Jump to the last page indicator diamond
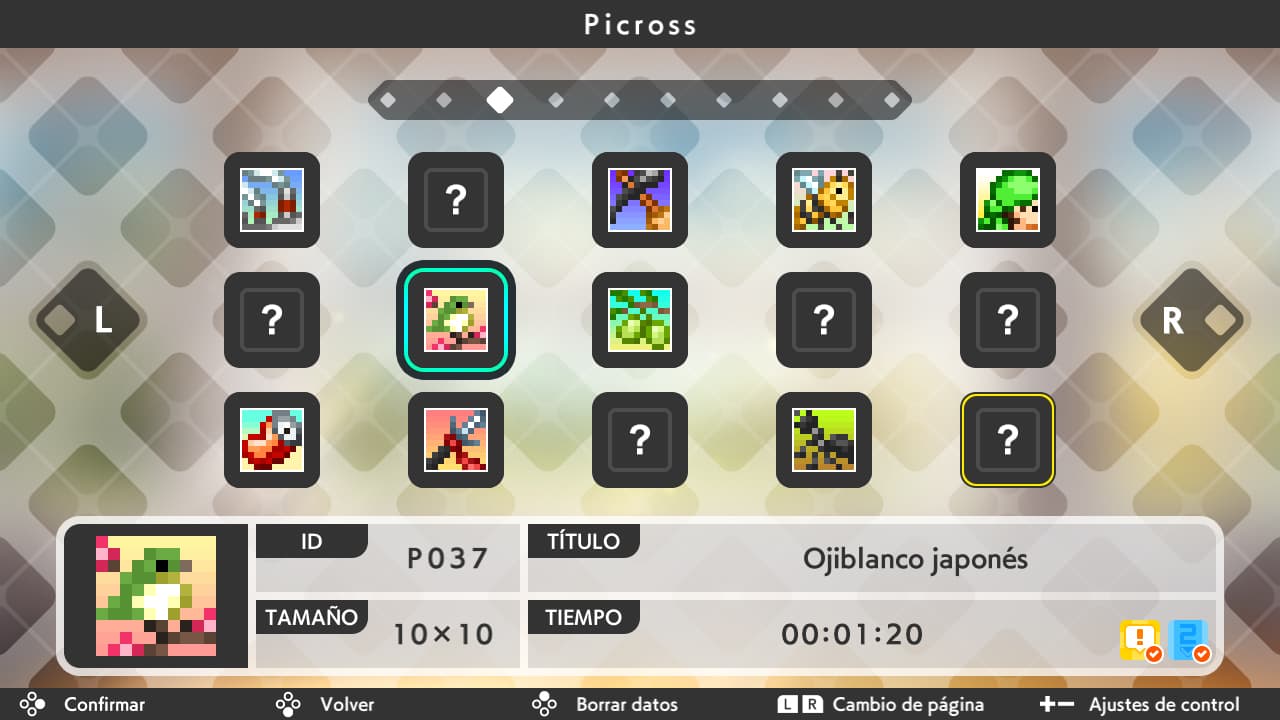Viewport: 1280px width, 720px height. tap(891, 99)
